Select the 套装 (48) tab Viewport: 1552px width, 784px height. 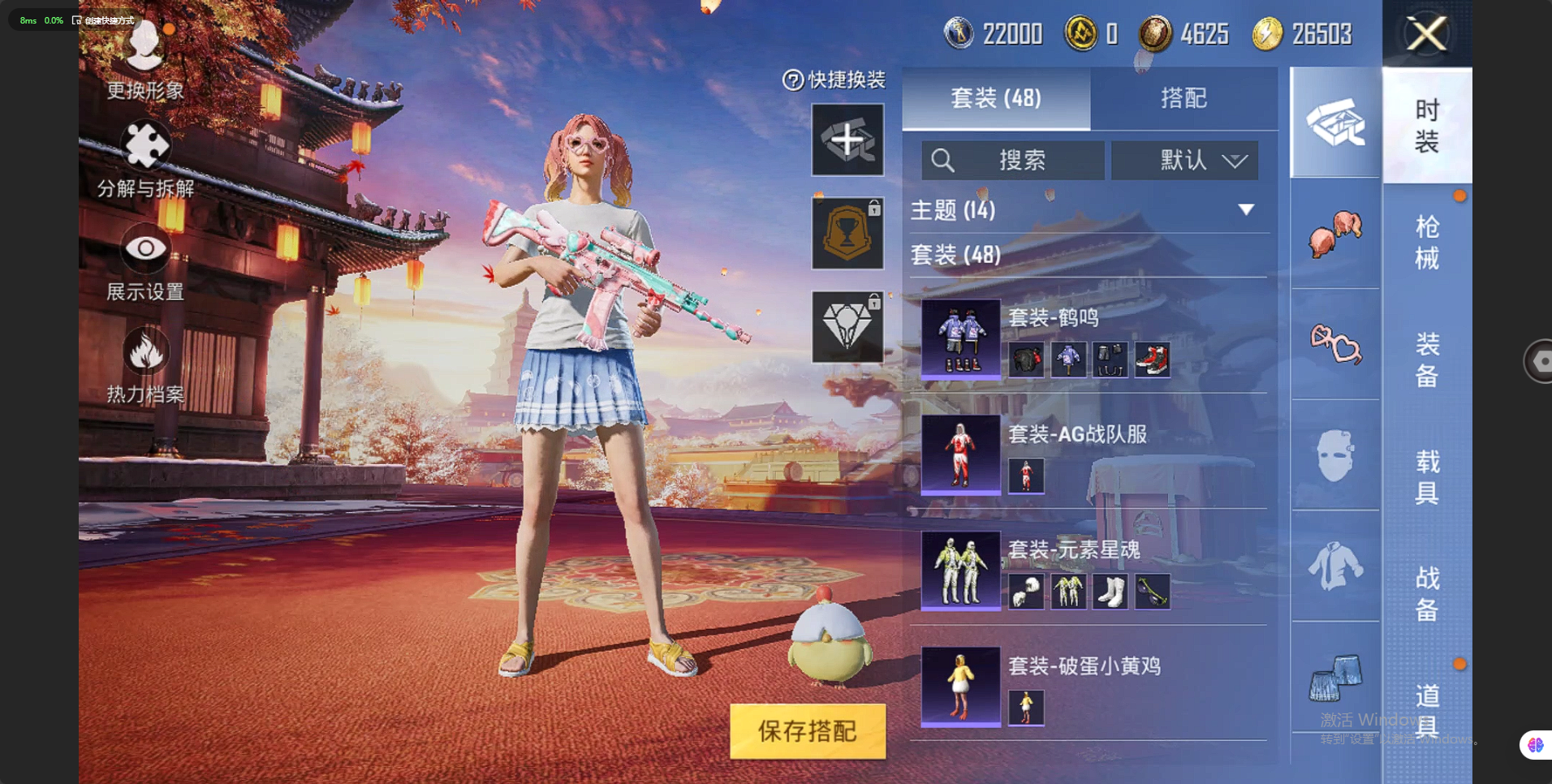click(996, 98)
